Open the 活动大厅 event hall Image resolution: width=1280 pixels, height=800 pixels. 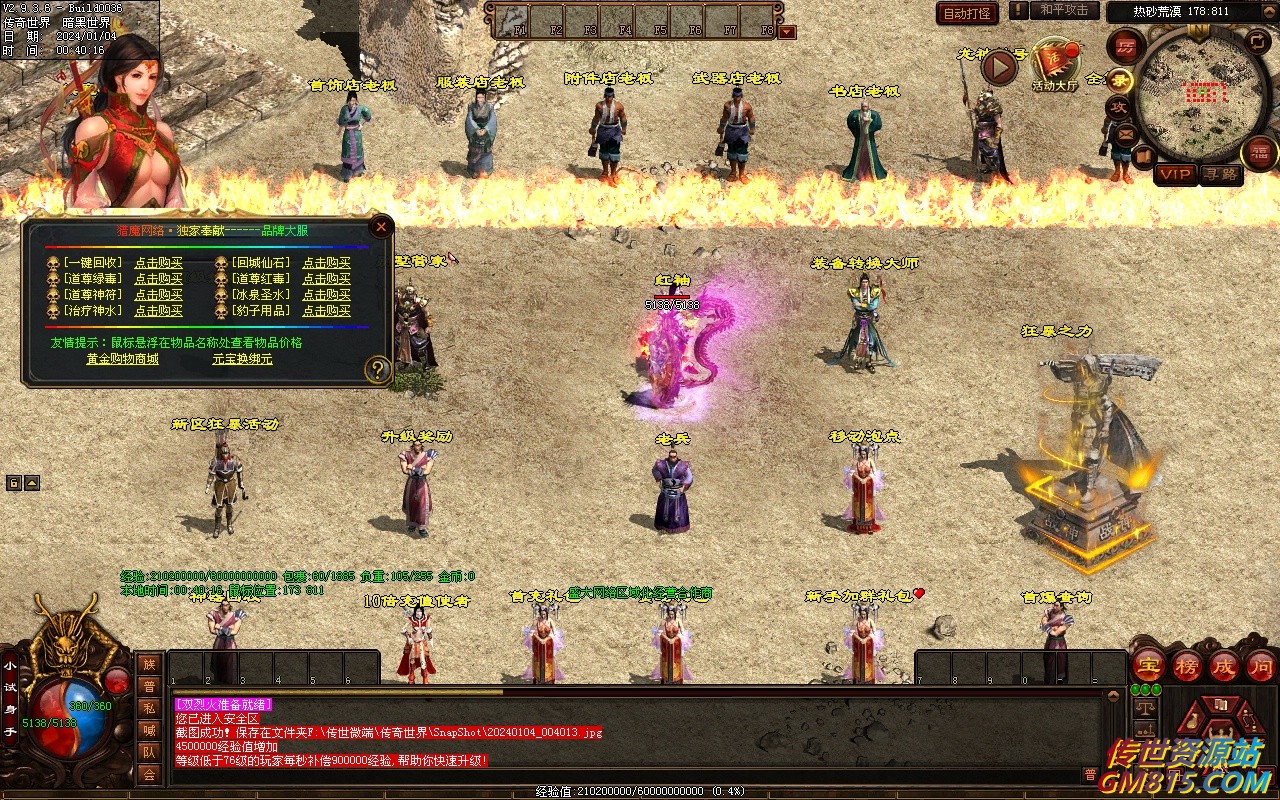(x=1057, y=65)
